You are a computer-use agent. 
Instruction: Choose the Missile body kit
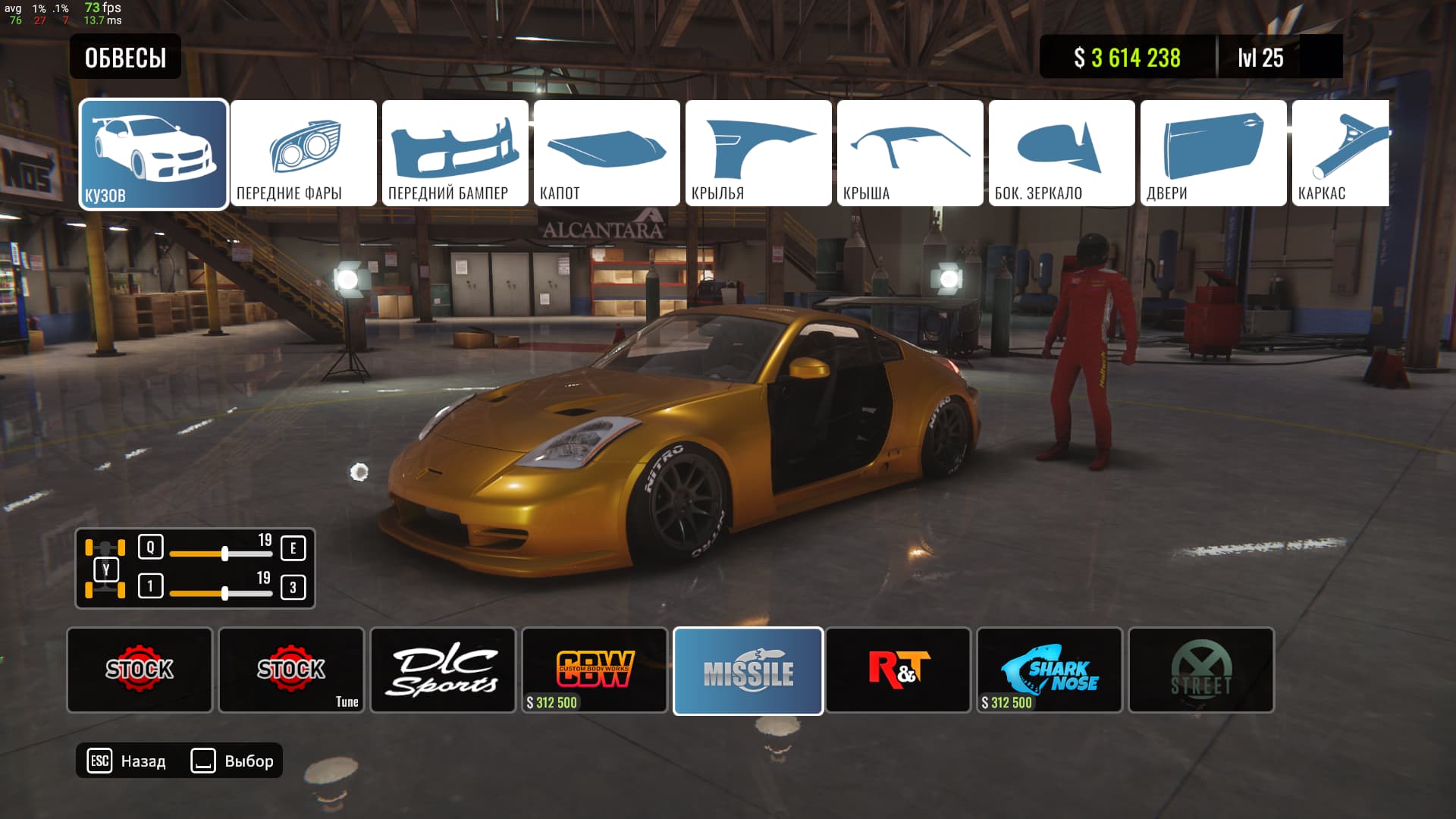pyautogui.click(x=748, y=670)
